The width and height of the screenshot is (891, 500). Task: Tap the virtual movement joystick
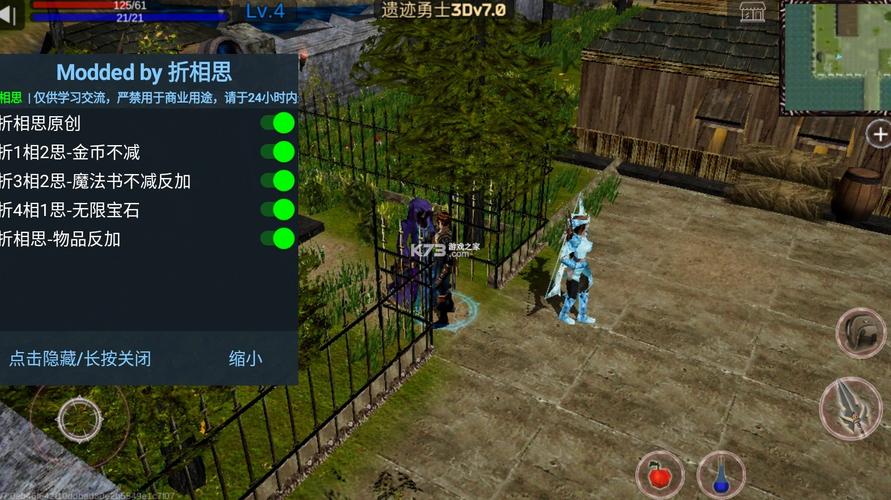tap(79, 418)
